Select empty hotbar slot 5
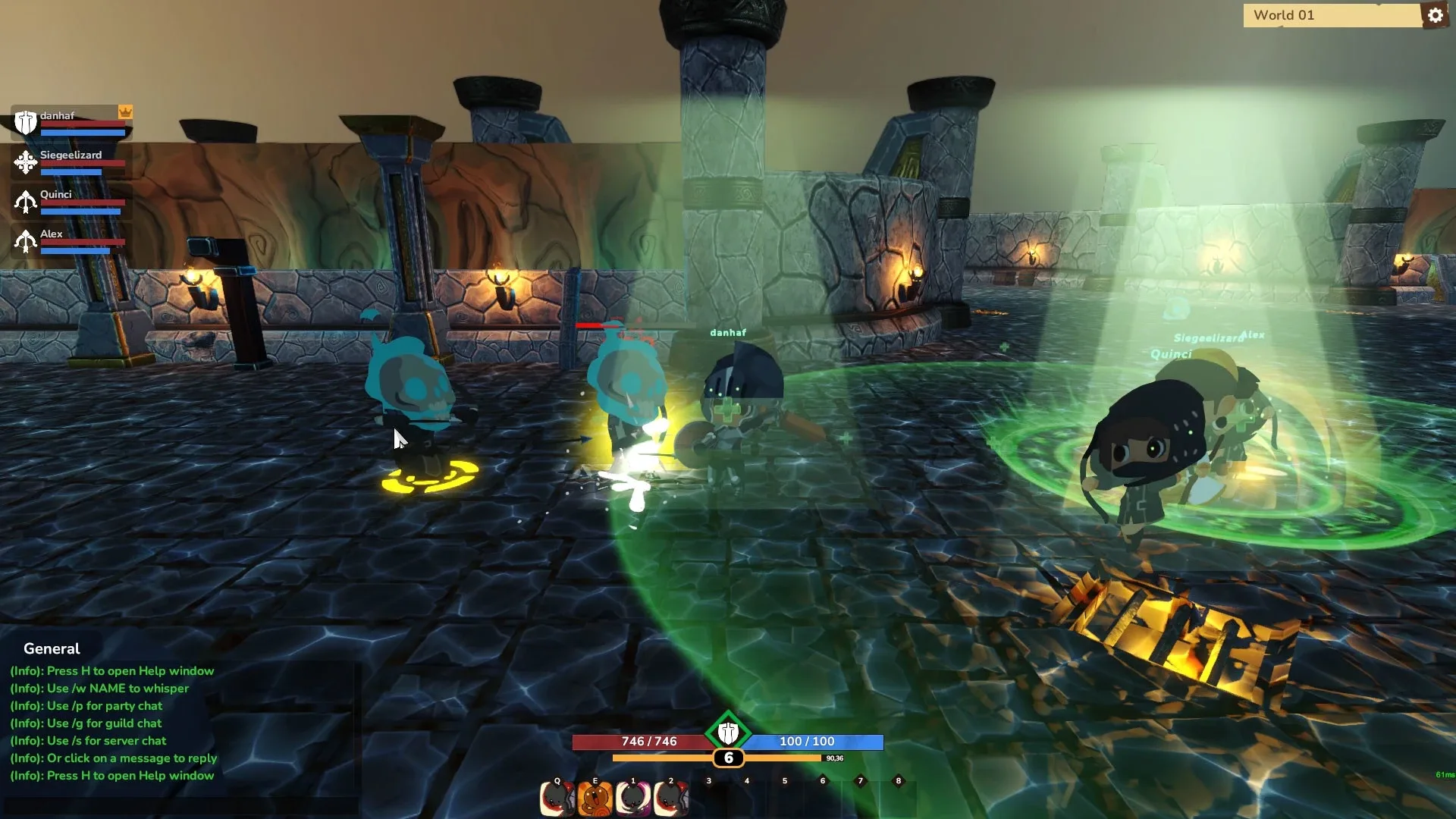This screenshot has width=1456, height=819. tap(784, 797)
